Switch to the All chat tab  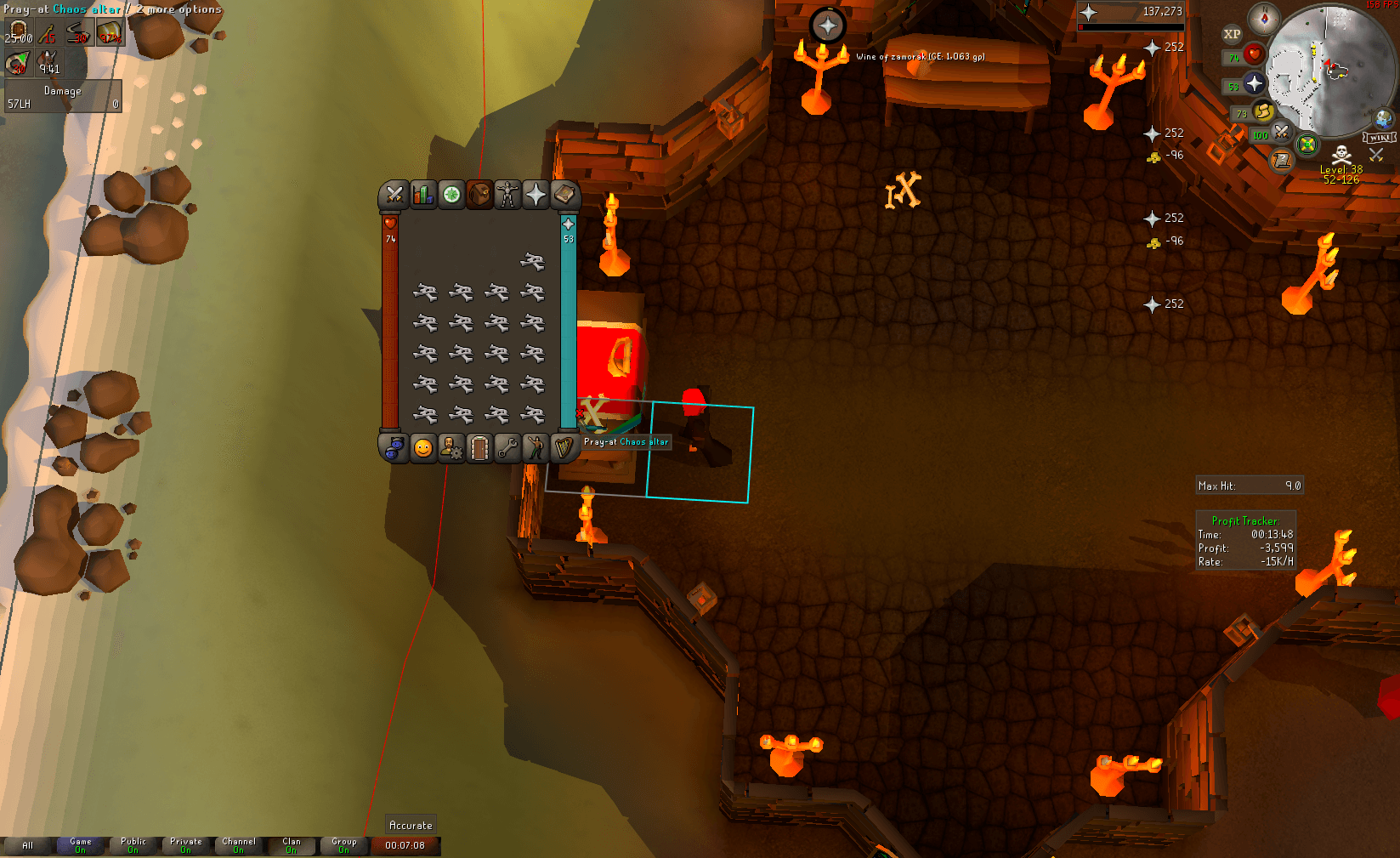click(x=28, y=846)
